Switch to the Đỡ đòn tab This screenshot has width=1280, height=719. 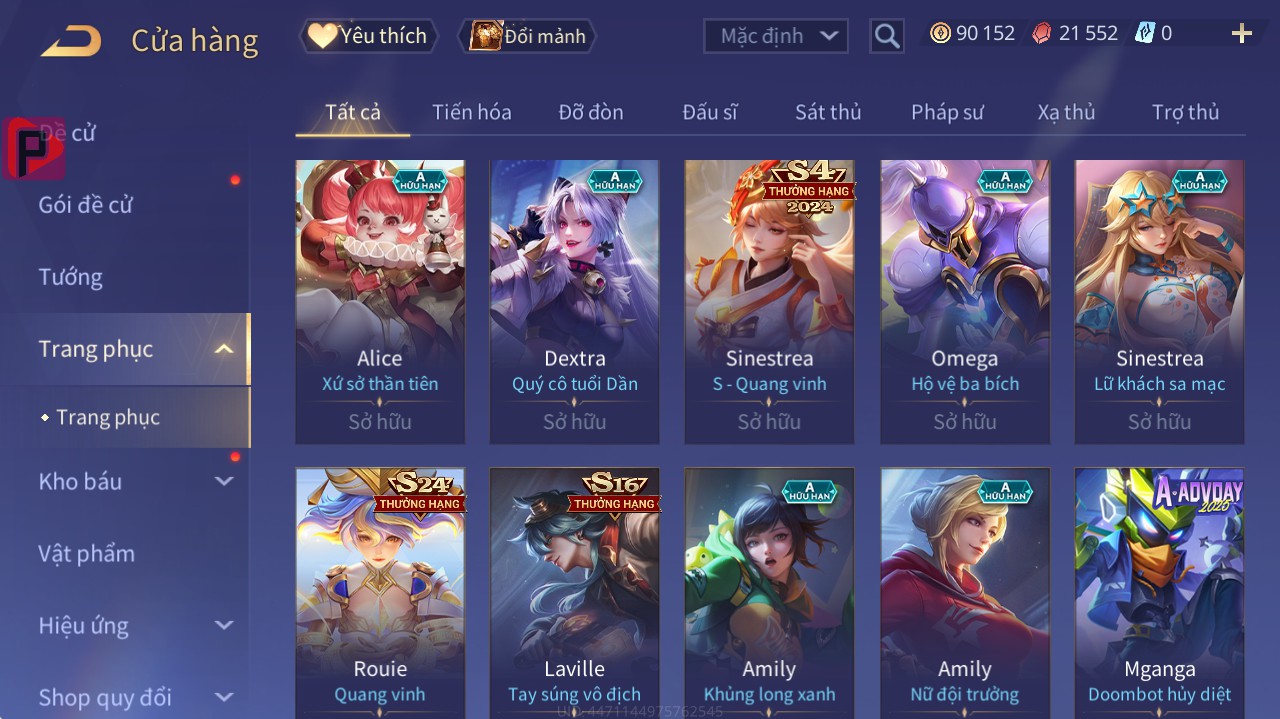pos(590,112)
